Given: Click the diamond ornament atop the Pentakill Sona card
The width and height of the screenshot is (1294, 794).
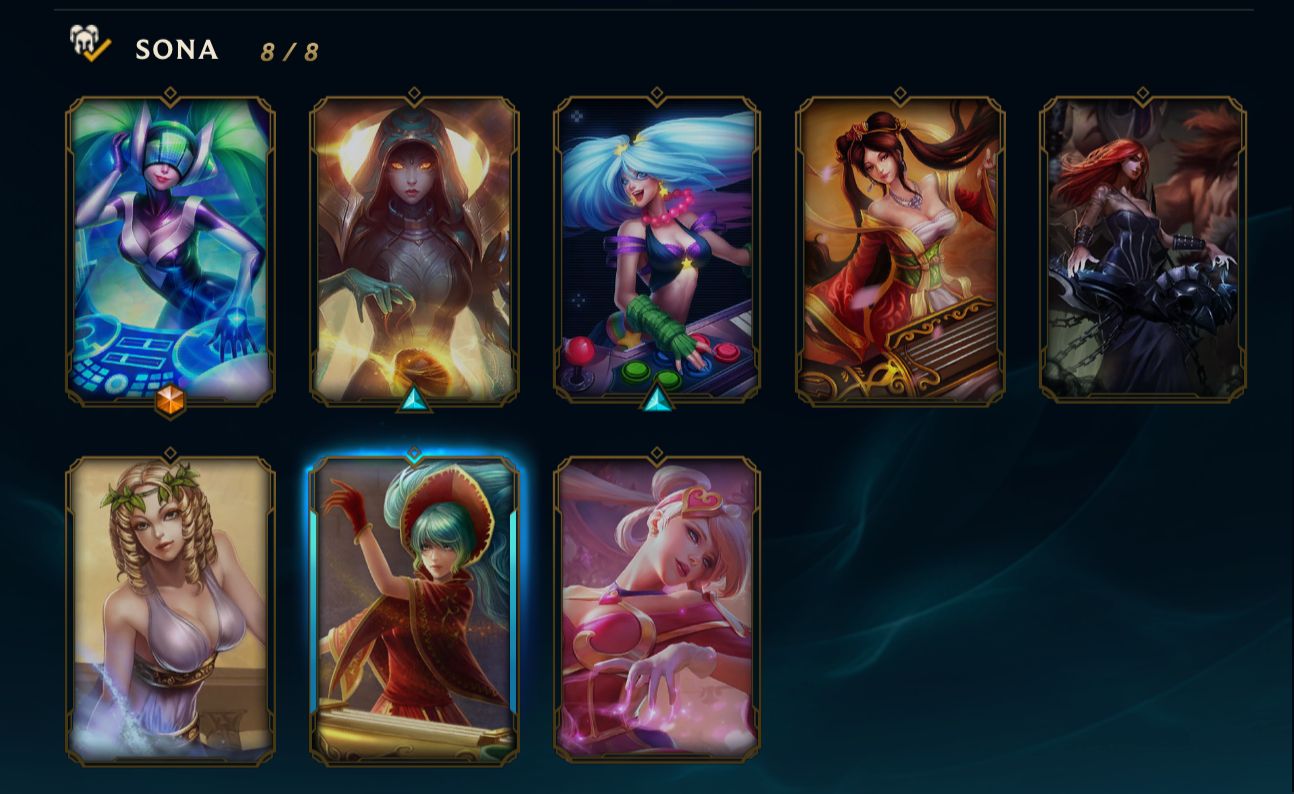Looking at the screenshot, I should (1141, 92).
